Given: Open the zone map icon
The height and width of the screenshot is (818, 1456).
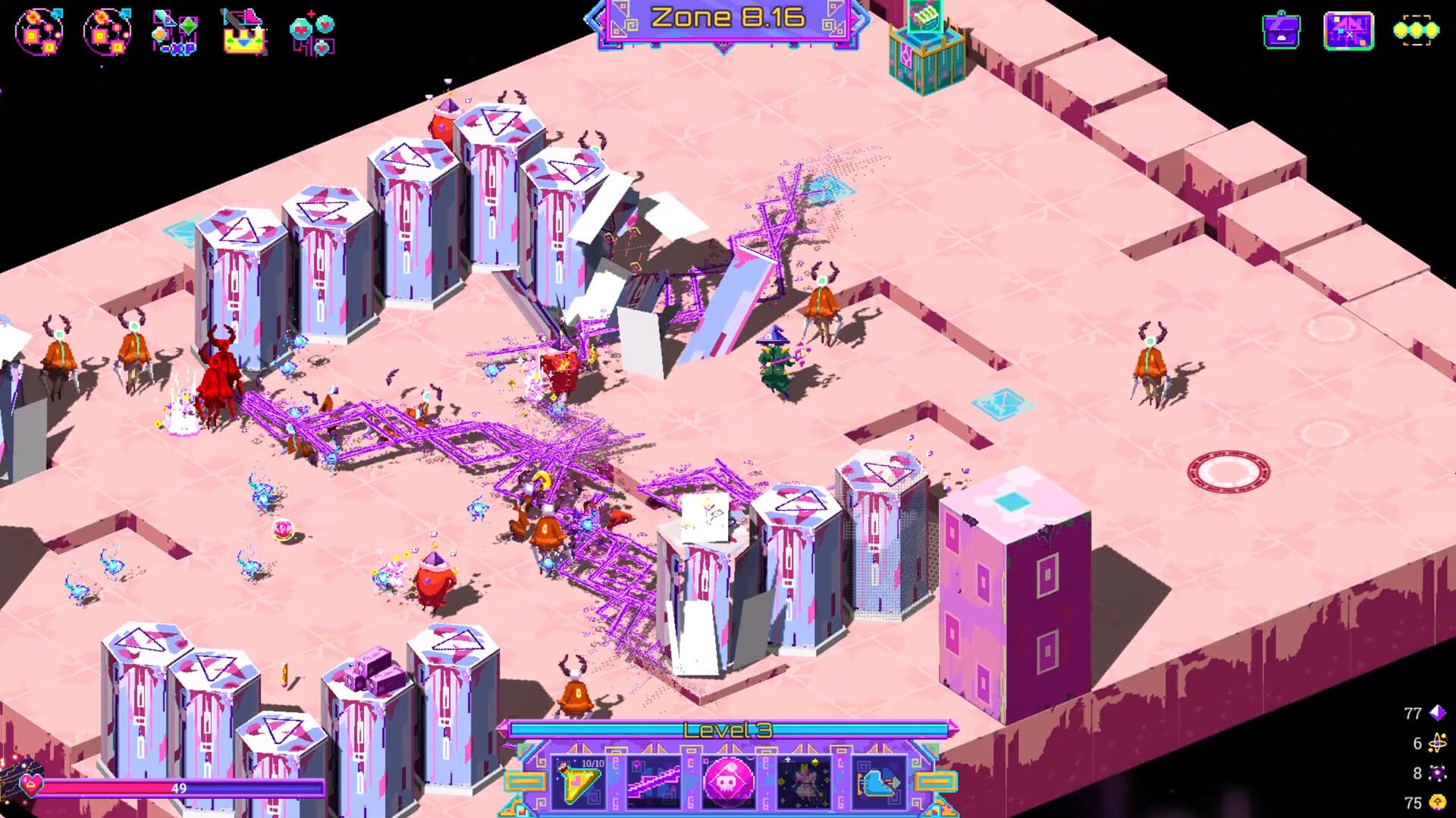Looking at the screenshot, I should coord(1348,31).
